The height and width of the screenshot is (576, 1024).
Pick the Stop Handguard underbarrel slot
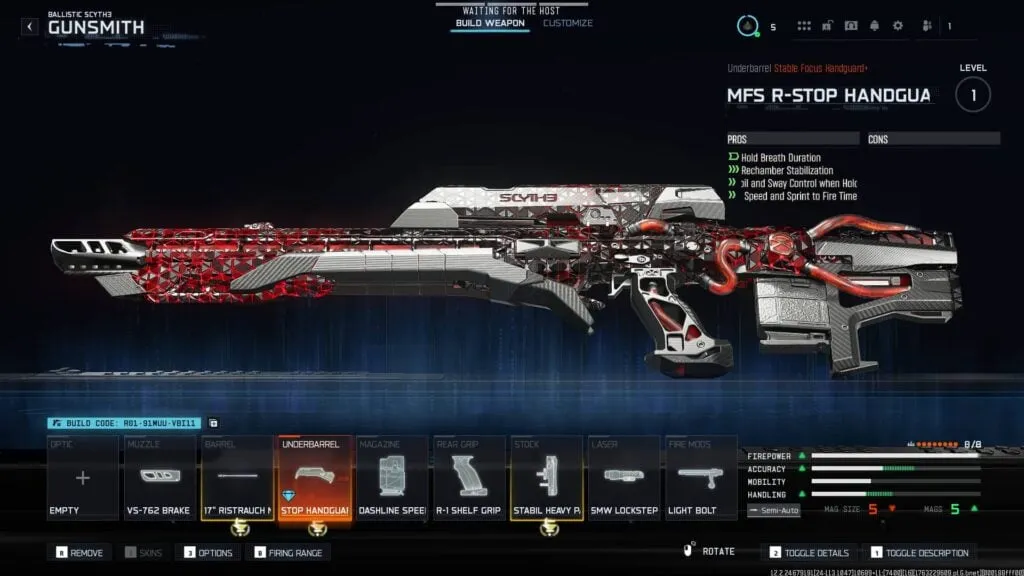tap(315, 478)
